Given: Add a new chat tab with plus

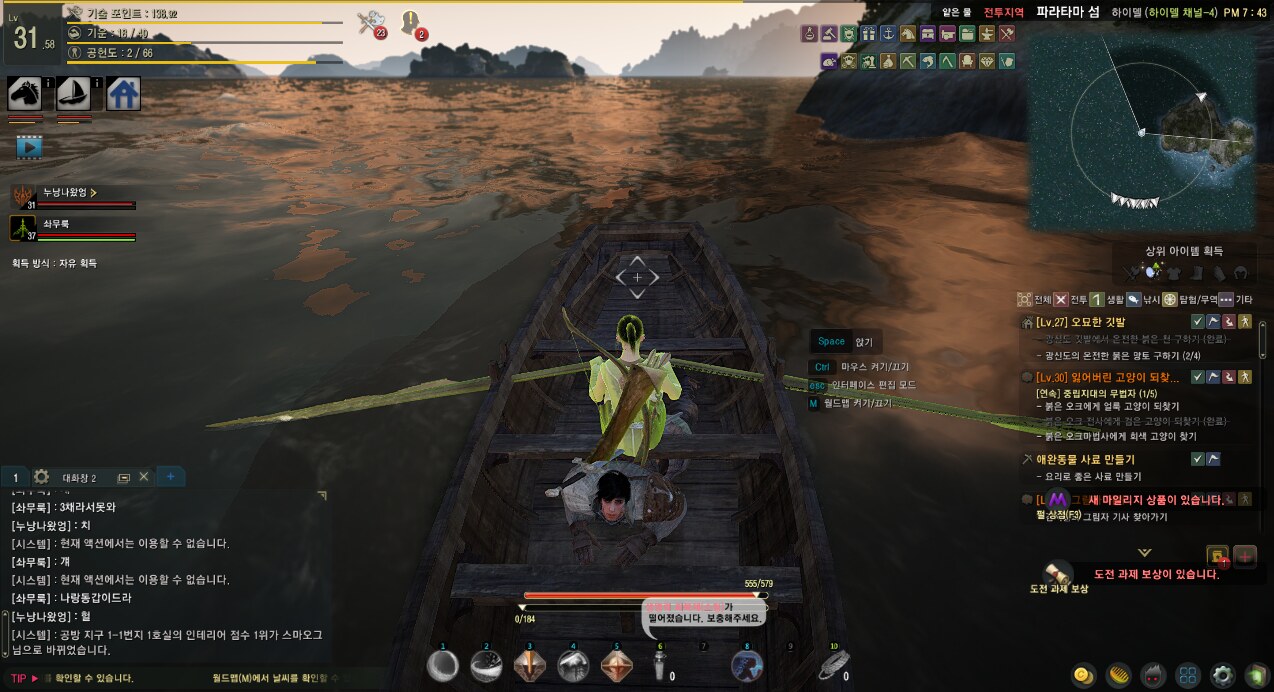Looking at the screenshot, I should pyautogui.click(x=170, y=477).
